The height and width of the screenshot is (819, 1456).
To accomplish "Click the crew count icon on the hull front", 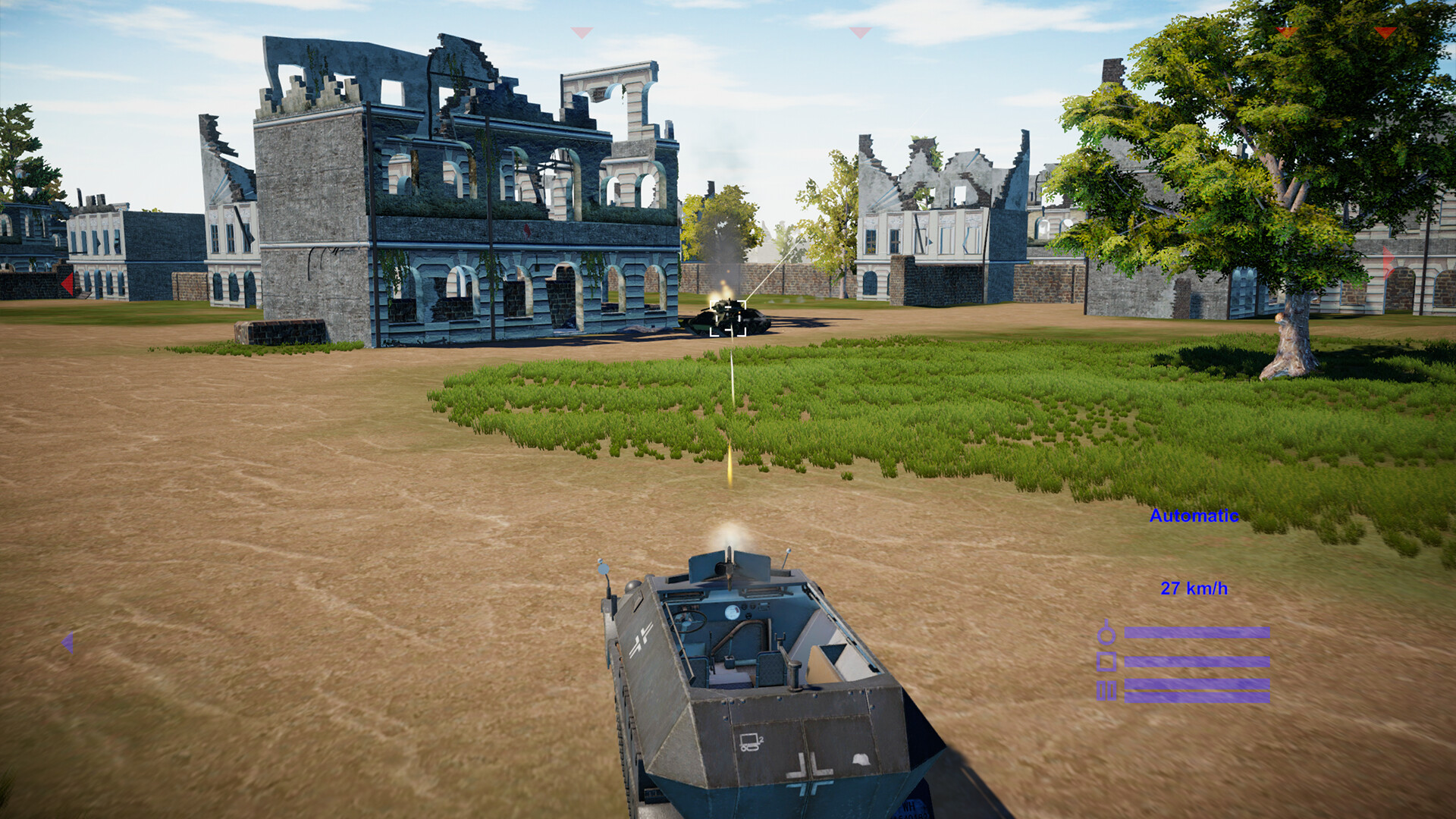I will click(751, 741).
